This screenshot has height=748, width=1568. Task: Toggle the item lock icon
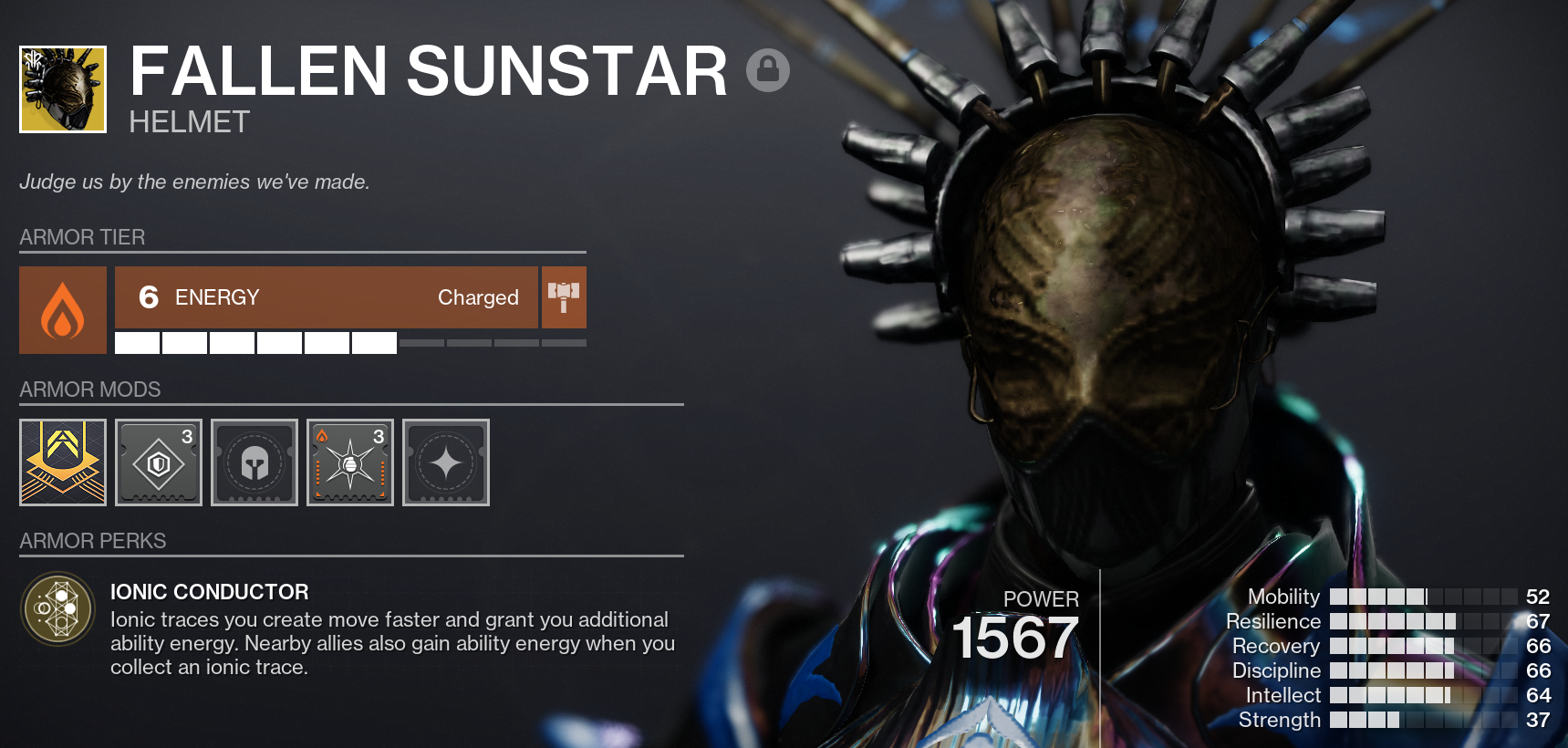767,69
